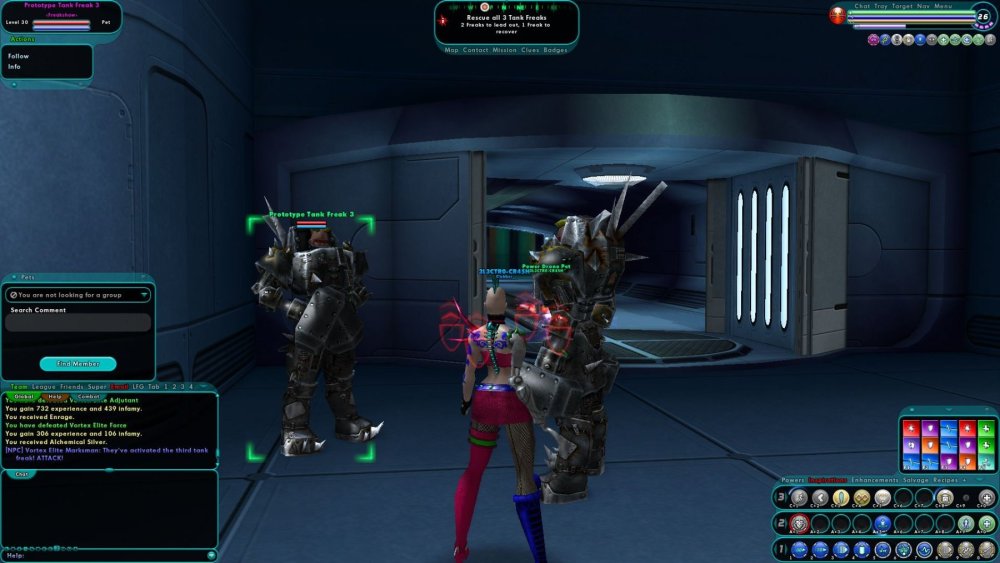The width and height of the screenshot is (1000, 563).
Task: Click the Find Member button
Action: click(x=78, y=364)
